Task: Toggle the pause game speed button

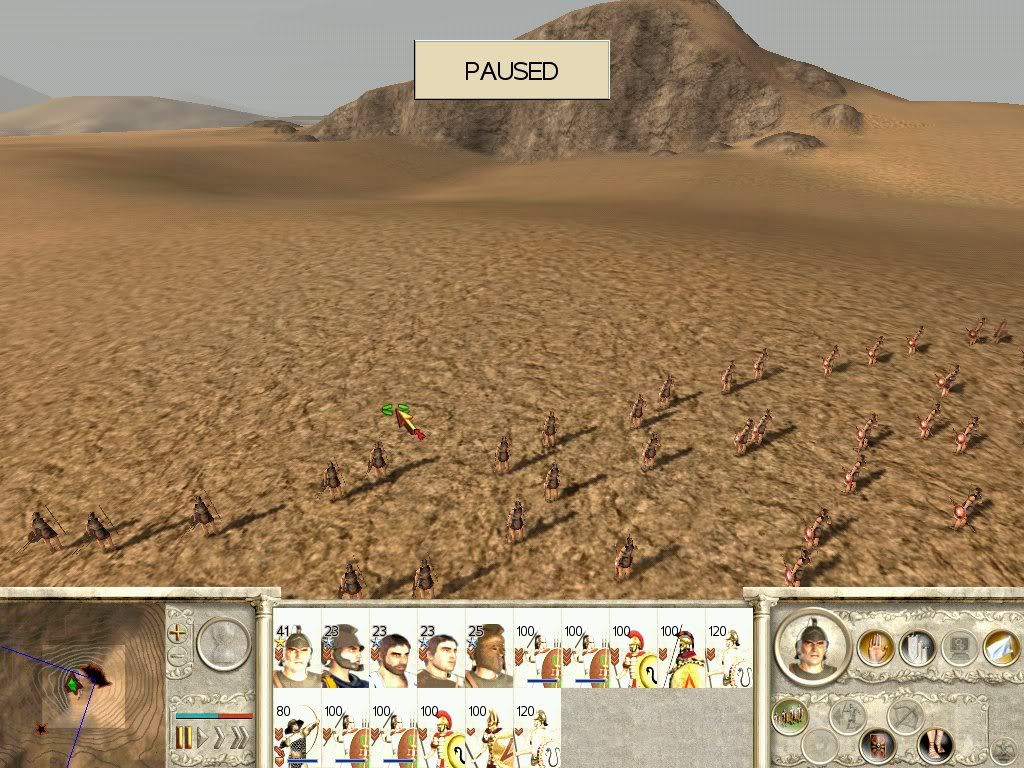Action: [x=184, y=738]
